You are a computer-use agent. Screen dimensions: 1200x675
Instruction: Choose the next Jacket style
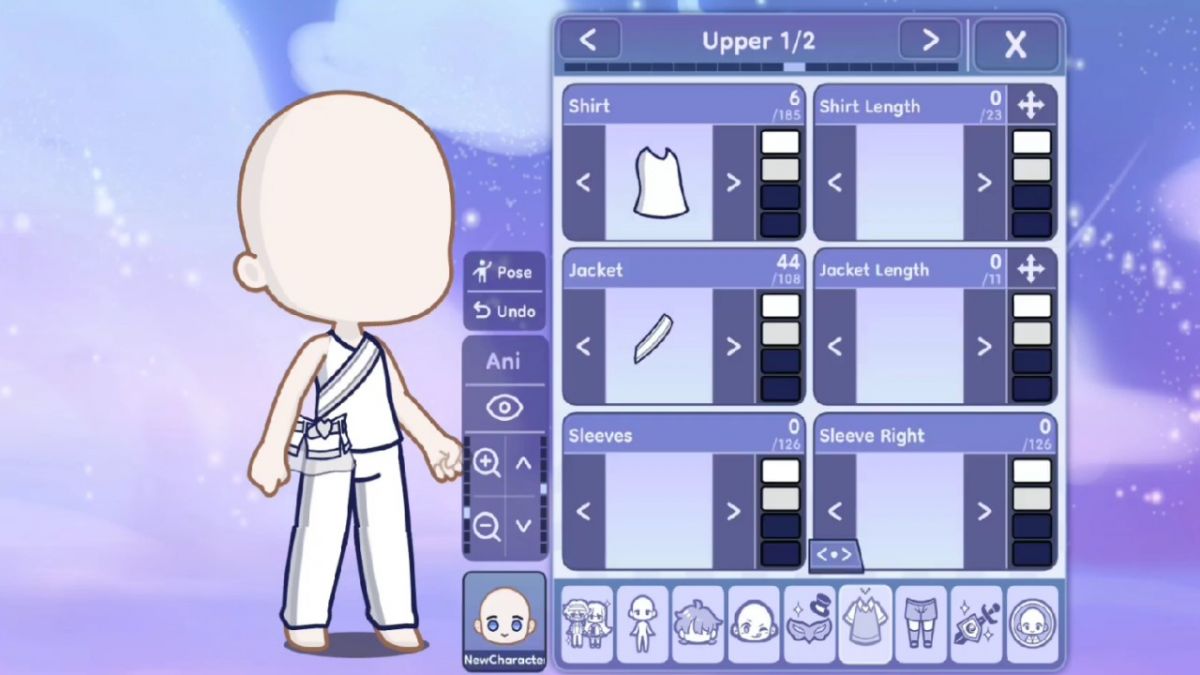click(x=733, y=346)
